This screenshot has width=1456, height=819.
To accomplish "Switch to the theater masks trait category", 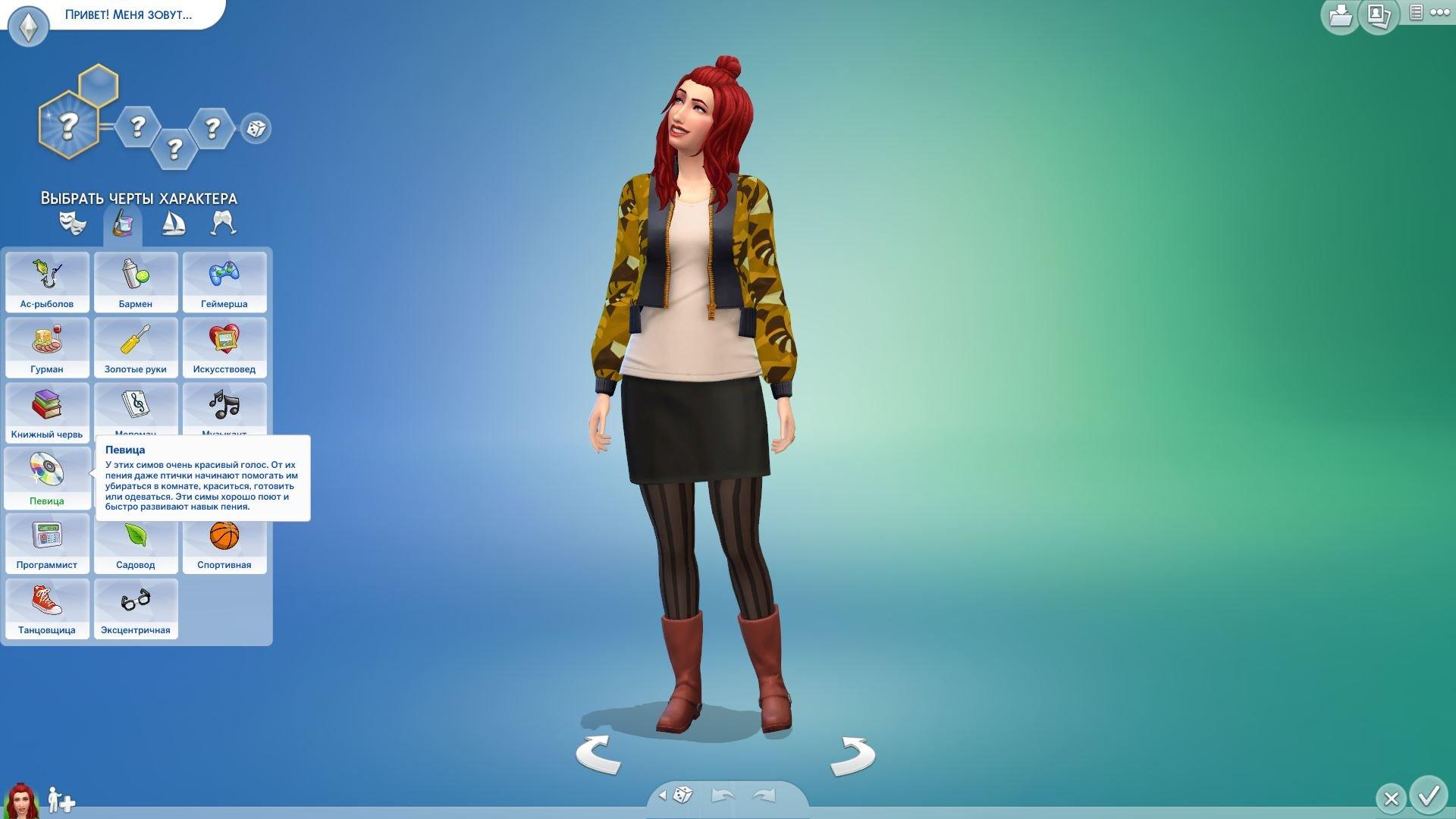I will (x=73, y=223).
